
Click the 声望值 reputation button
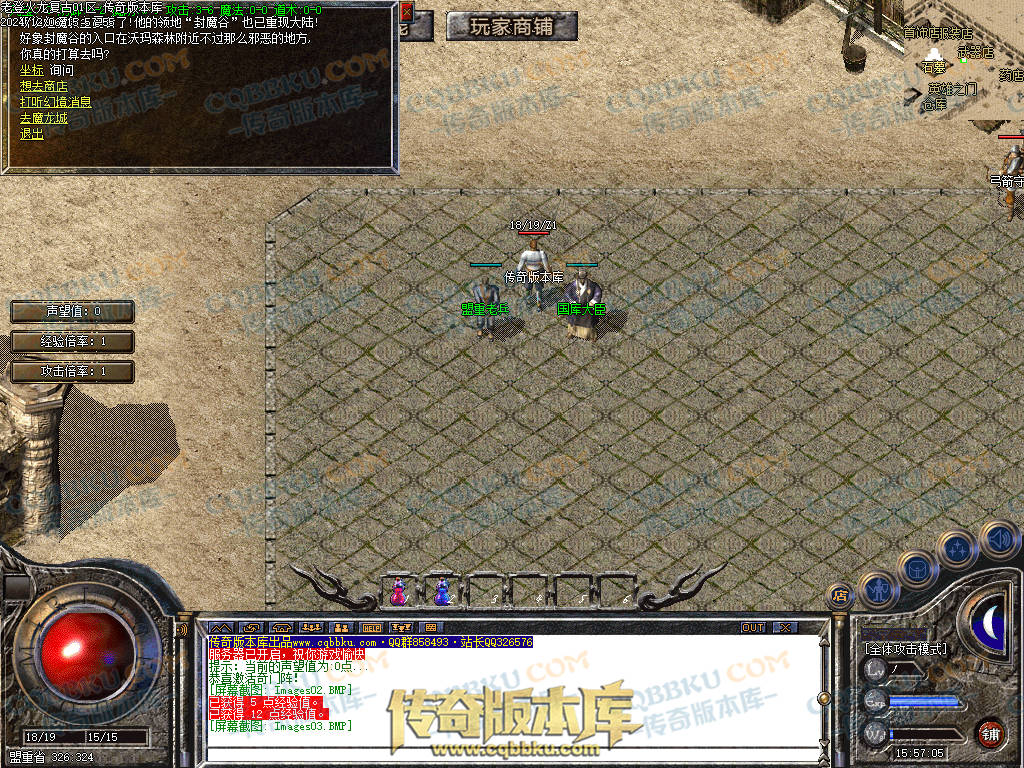point(72,311)
